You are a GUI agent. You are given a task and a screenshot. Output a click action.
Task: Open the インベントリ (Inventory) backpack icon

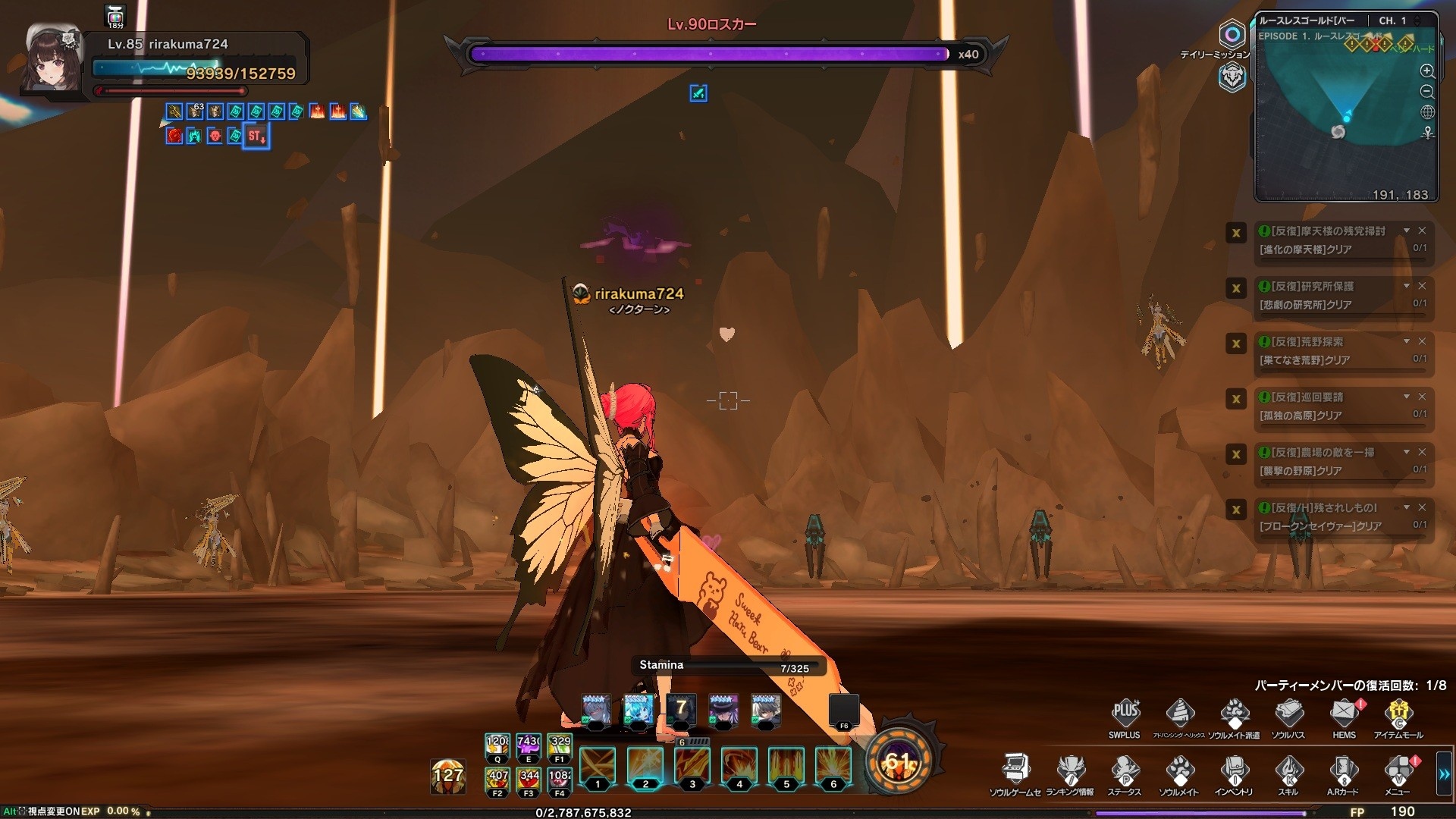(1234, 770)
